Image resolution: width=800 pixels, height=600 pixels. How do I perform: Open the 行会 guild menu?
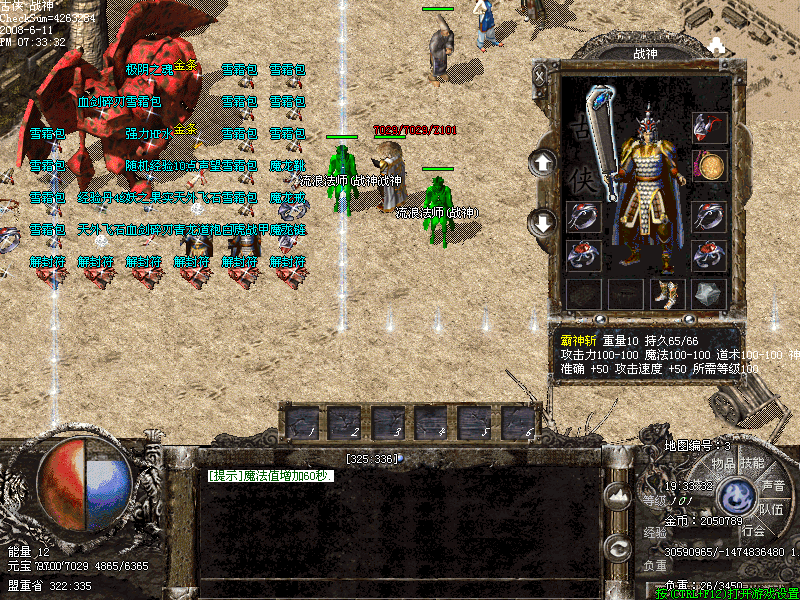(753, 531)
